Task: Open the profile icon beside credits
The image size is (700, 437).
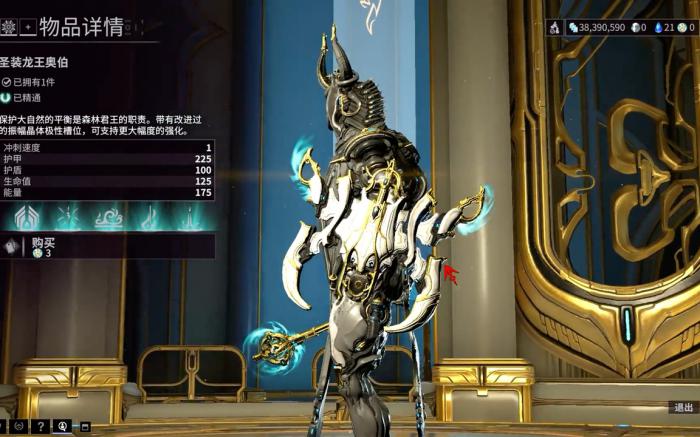Action: pos(555,28)
